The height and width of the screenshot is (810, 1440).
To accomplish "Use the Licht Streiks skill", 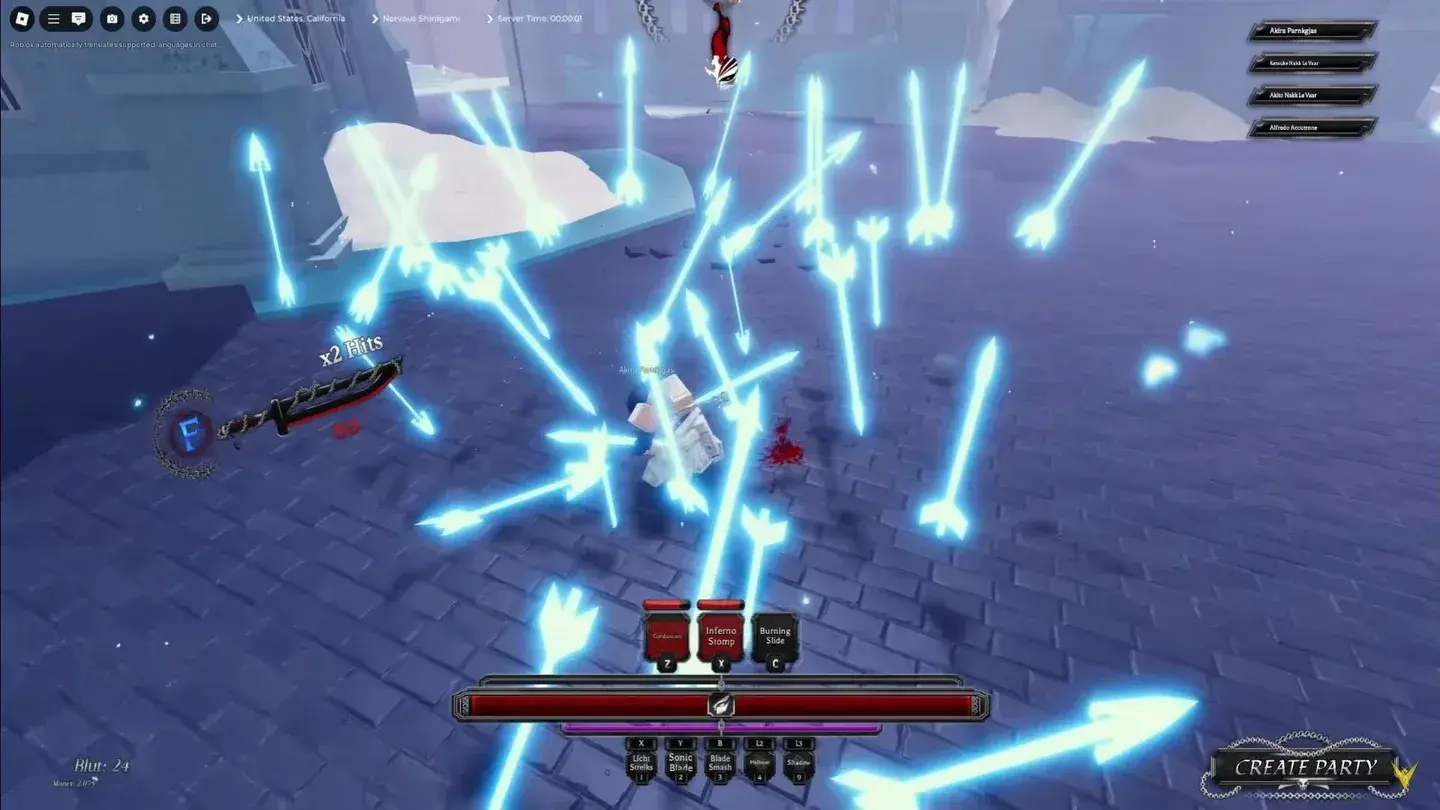I will (x=641, y=763).
